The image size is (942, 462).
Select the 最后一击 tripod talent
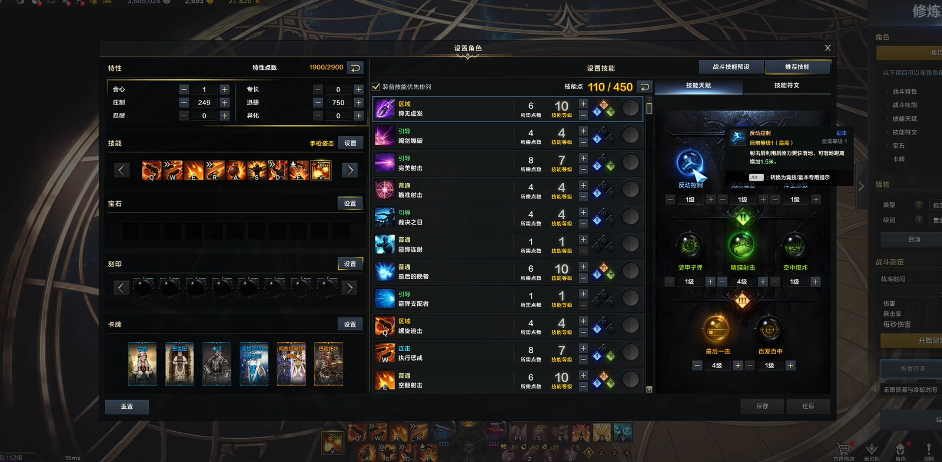[713, 327]
